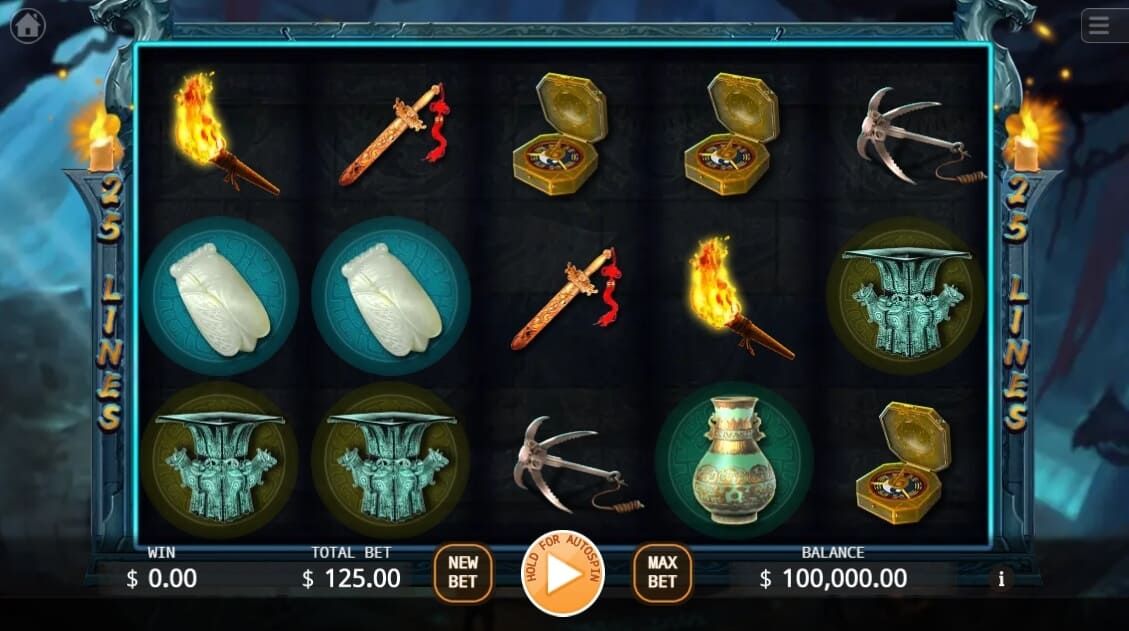Select the MAX BET button

[x=662, y=573]
